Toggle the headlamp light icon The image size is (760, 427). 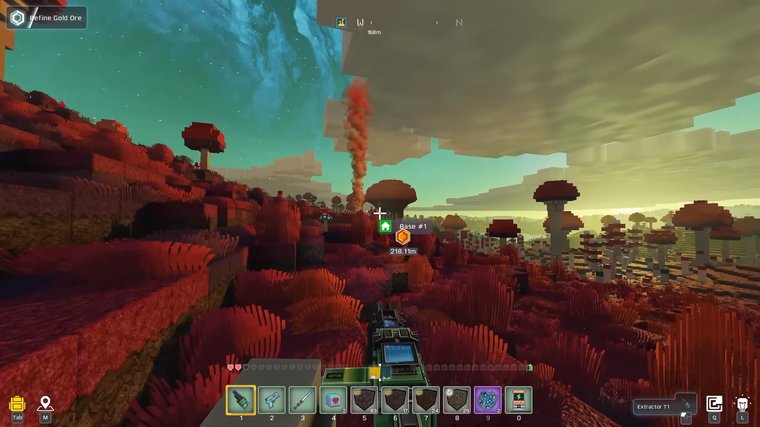click(x=742, y=404)
